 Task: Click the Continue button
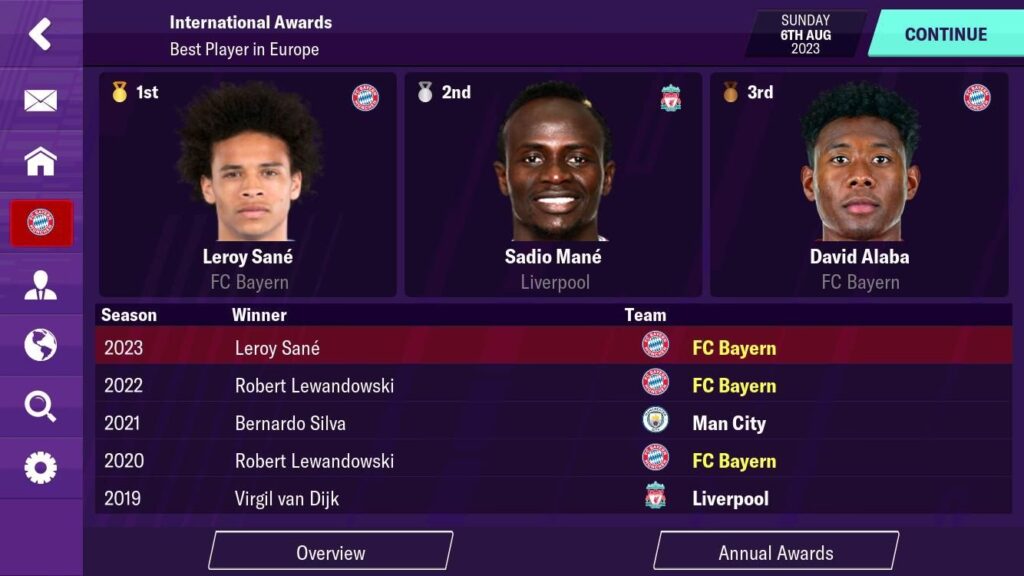pos(944,34)
